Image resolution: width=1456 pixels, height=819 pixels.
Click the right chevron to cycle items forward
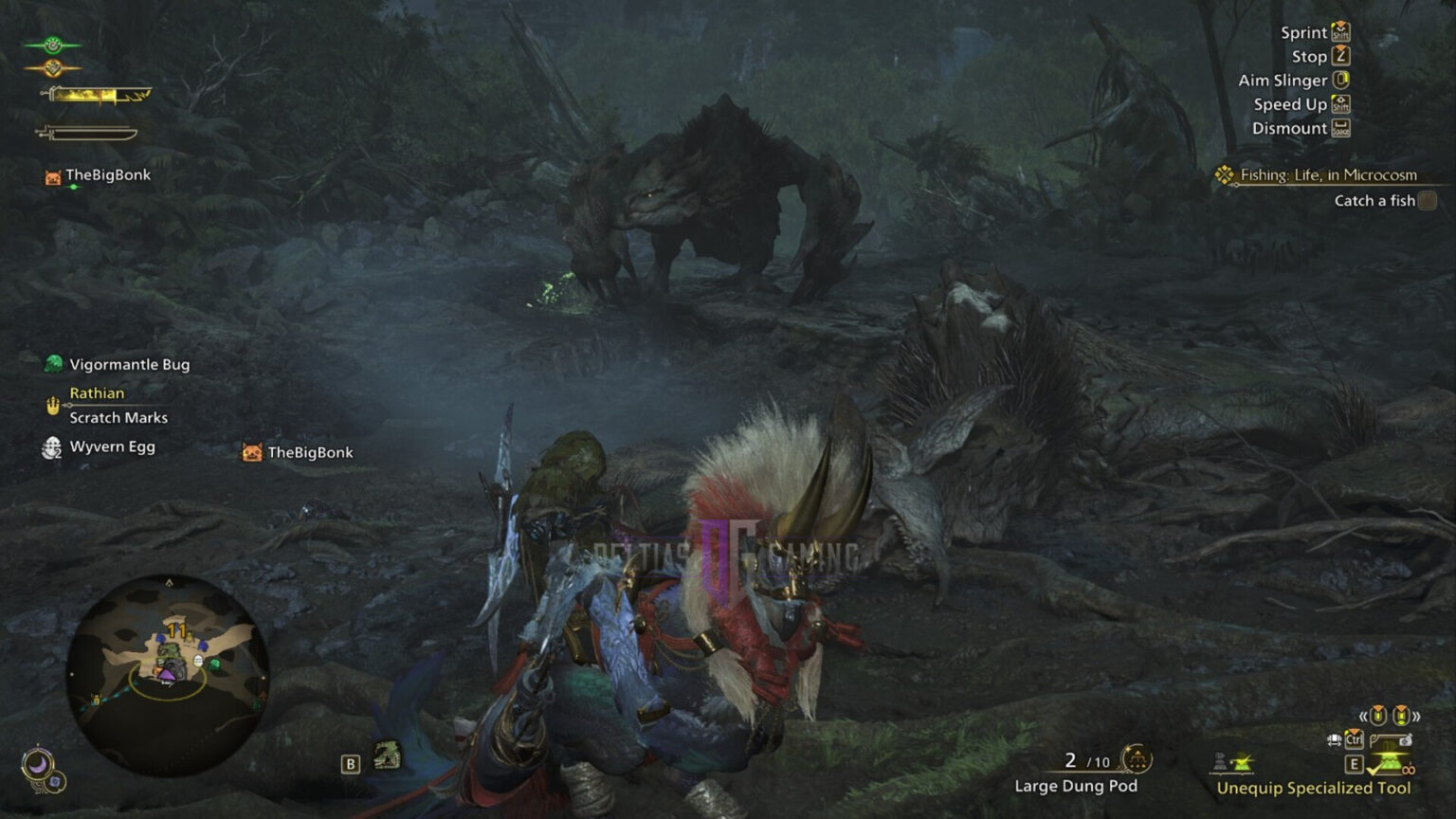click(x=1417, y=716)
